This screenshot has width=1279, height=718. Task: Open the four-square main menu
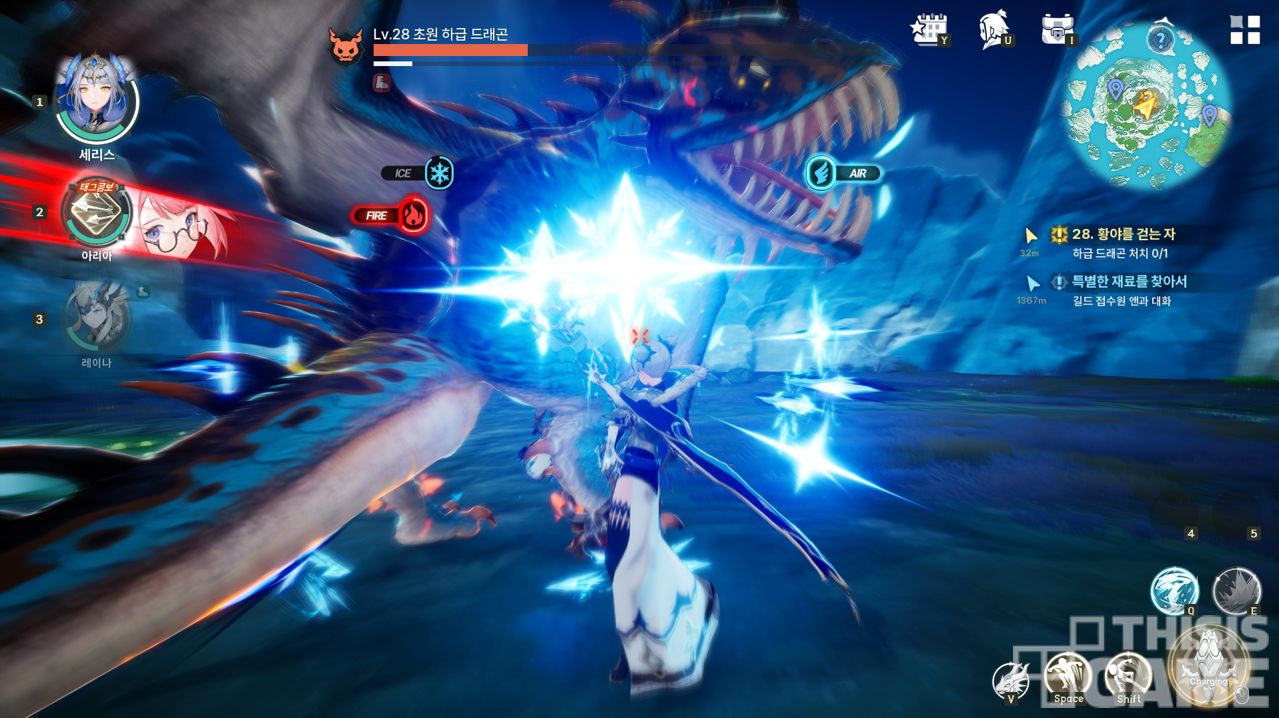(x=1245, y=30)
